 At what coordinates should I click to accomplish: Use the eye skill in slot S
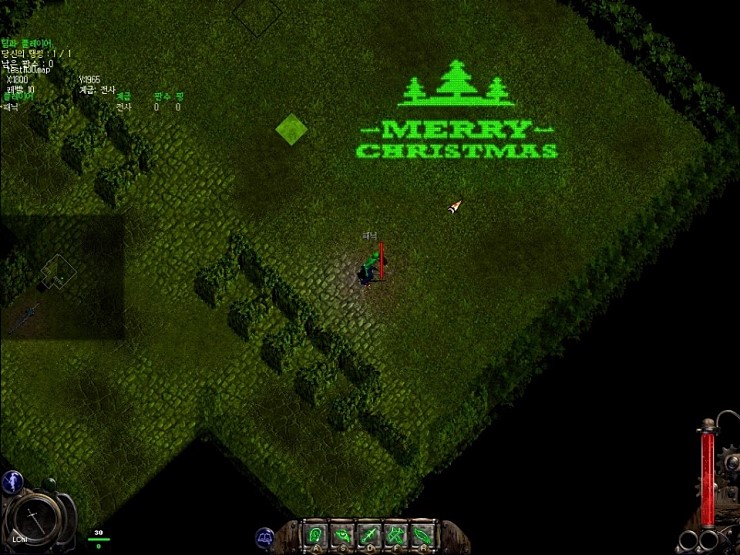pyautogui.click(x=342, y=535)
